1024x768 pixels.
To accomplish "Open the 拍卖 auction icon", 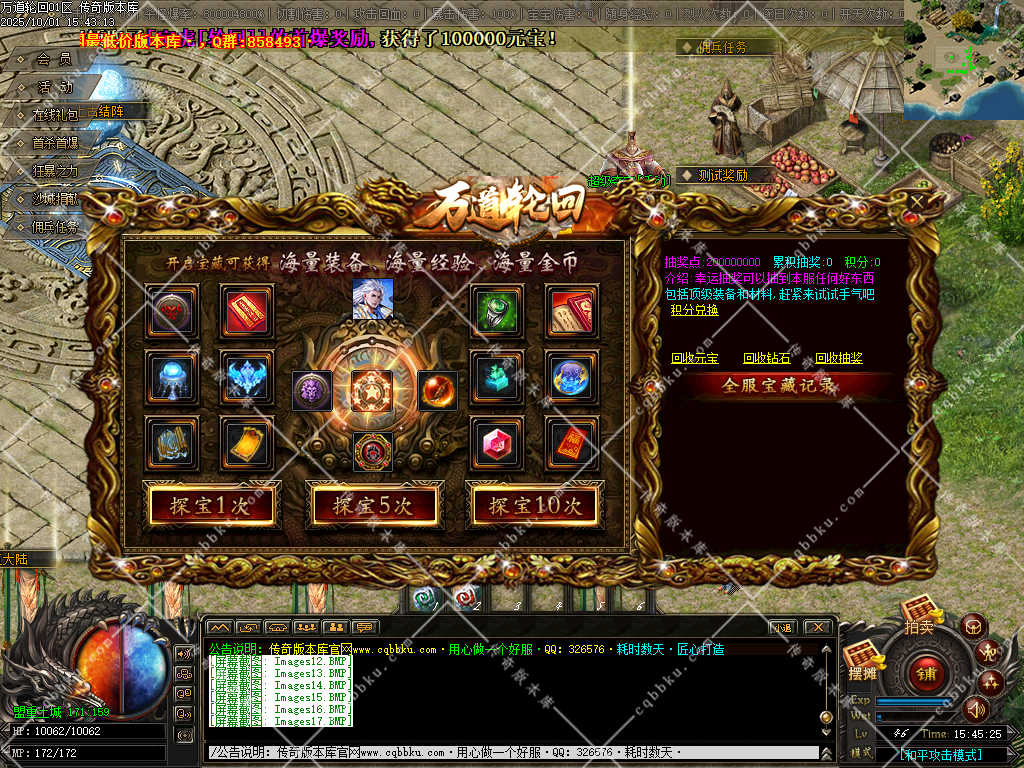I will click(918, 613).
